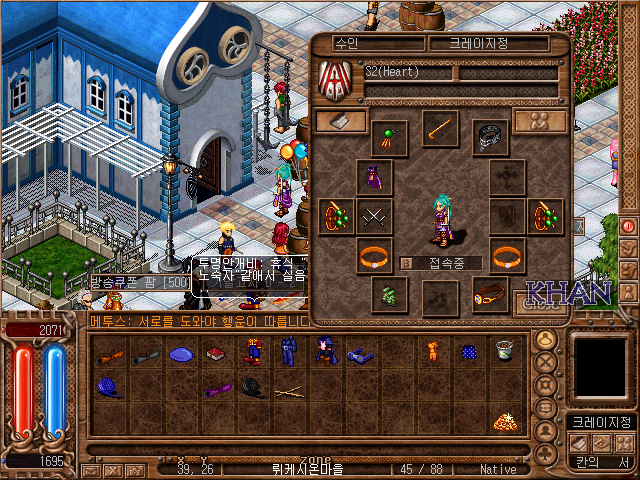The image size is (640, 480).
Task: Pick the orange scroll in inventory
Action: 110,353
